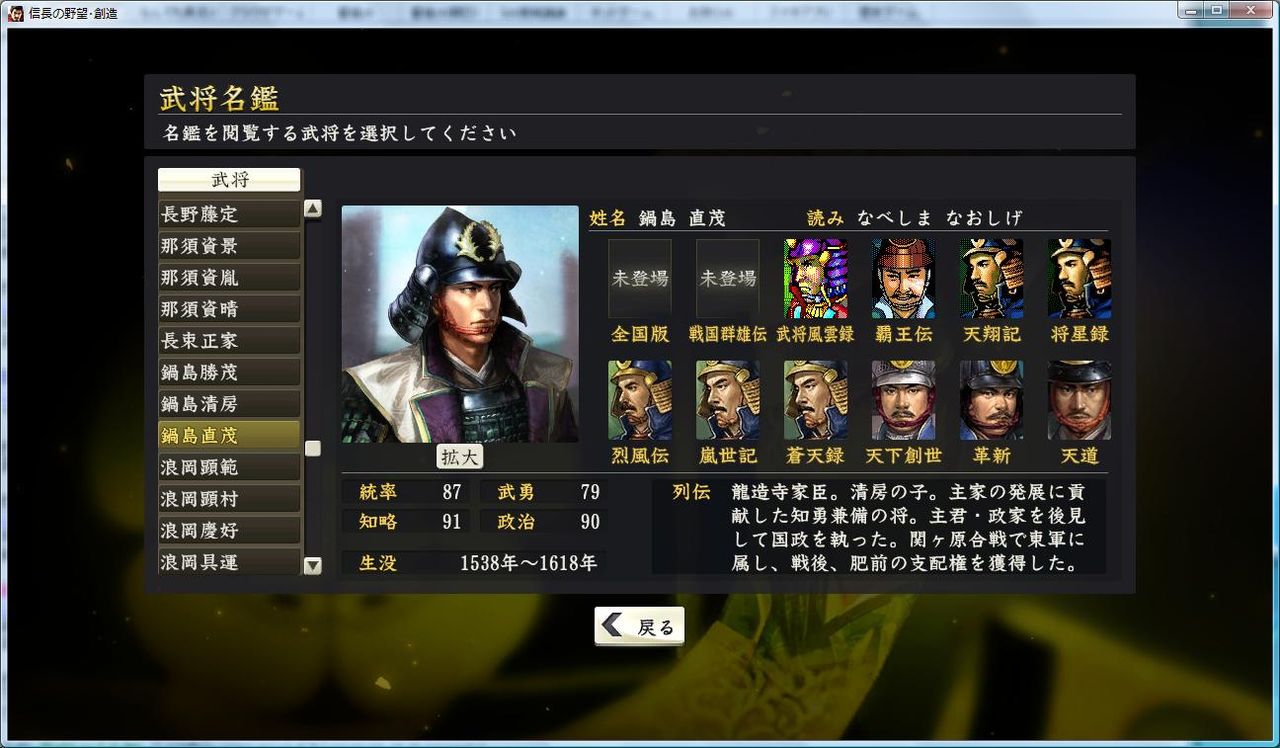Select 浪岡具運 in the officer list
The height and width of the screenshot is (748, 1280).
click(x=228, y=562)
